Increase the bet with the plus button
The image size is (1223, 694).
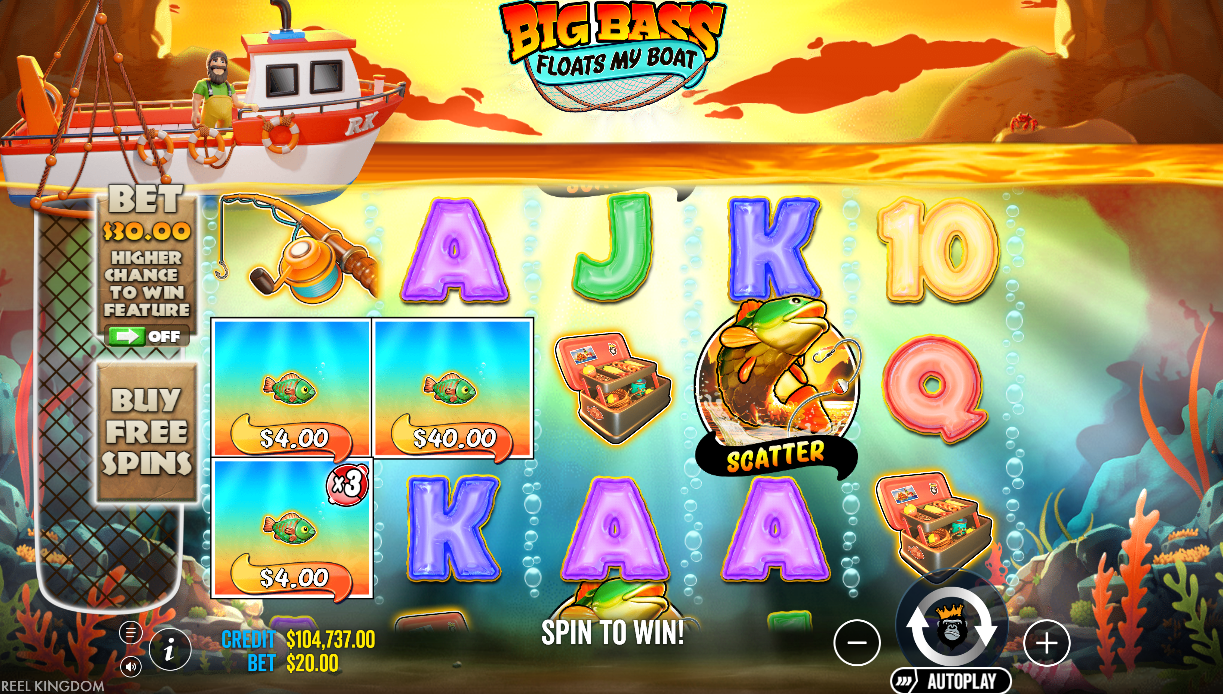[1046, 643]
